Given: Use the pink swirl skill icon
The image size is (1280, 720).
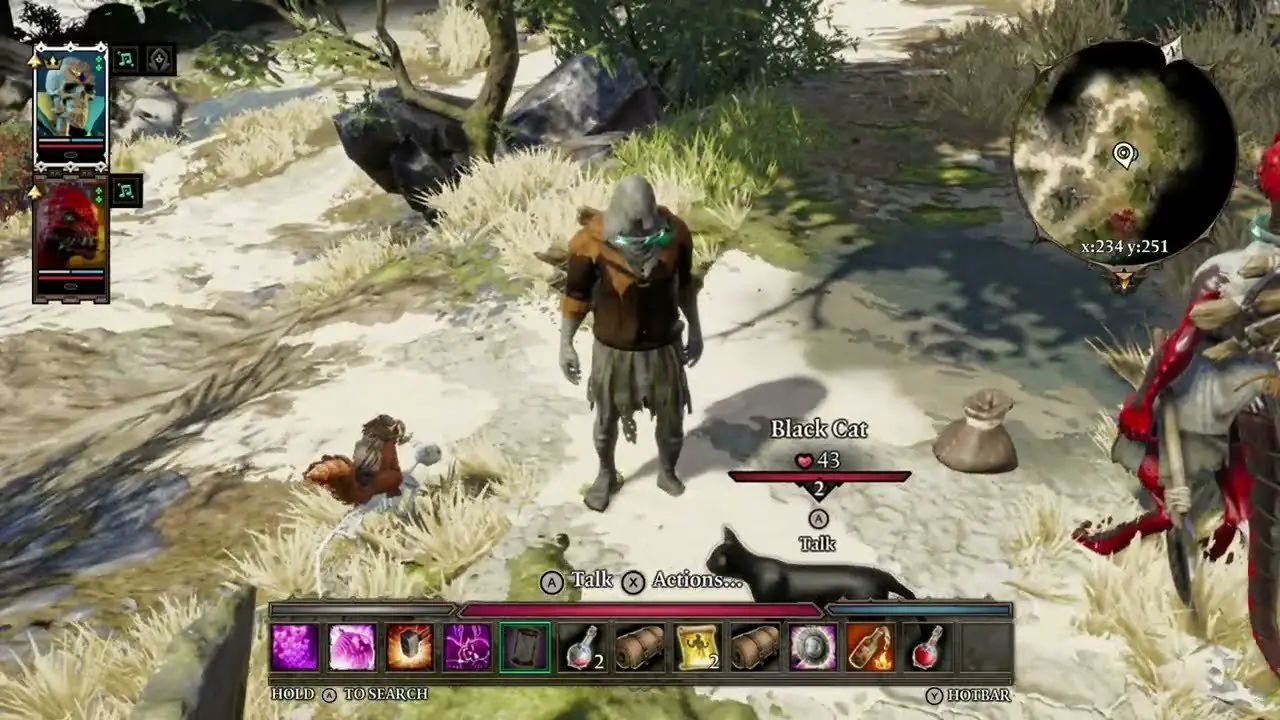Looking at the screenshot, I should pyautogui.click(x=352, y=647).
